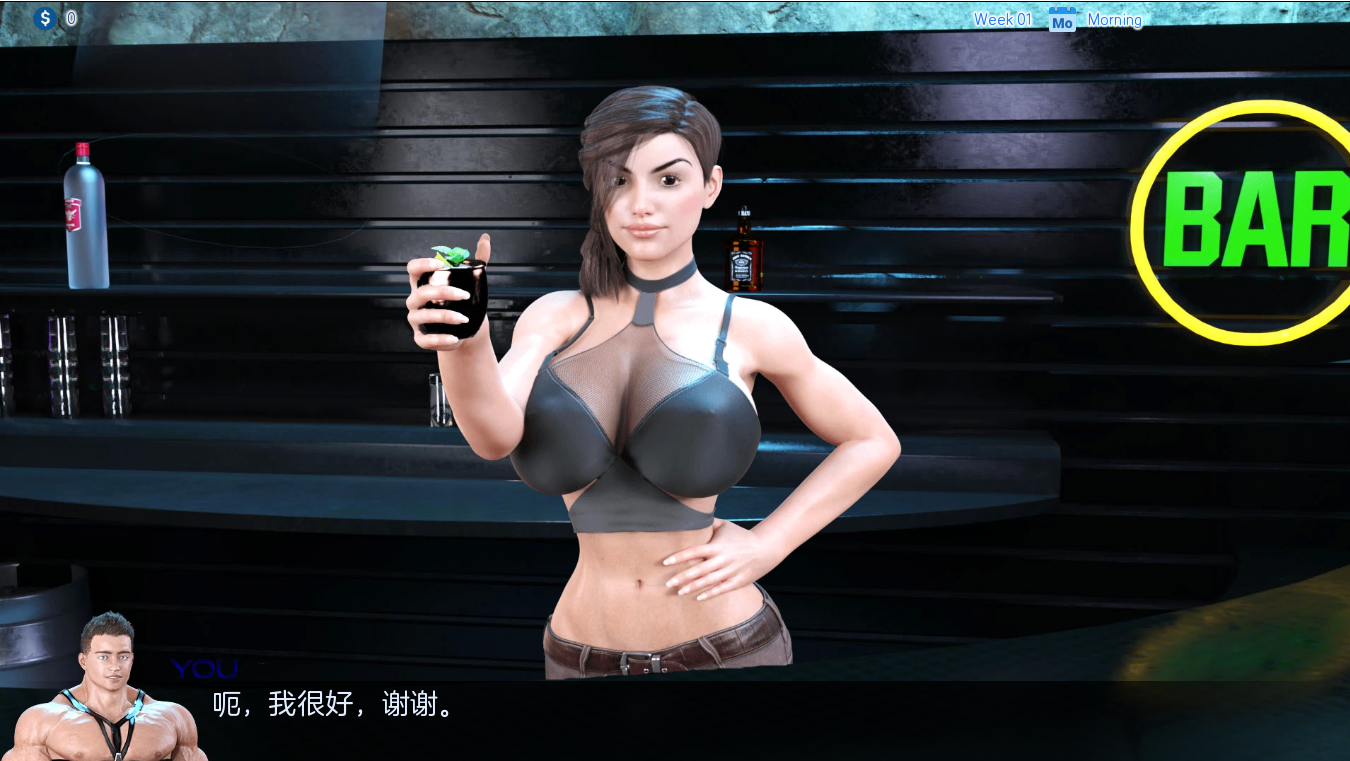Click the blue dollar money icon

(x=44, y=17)
